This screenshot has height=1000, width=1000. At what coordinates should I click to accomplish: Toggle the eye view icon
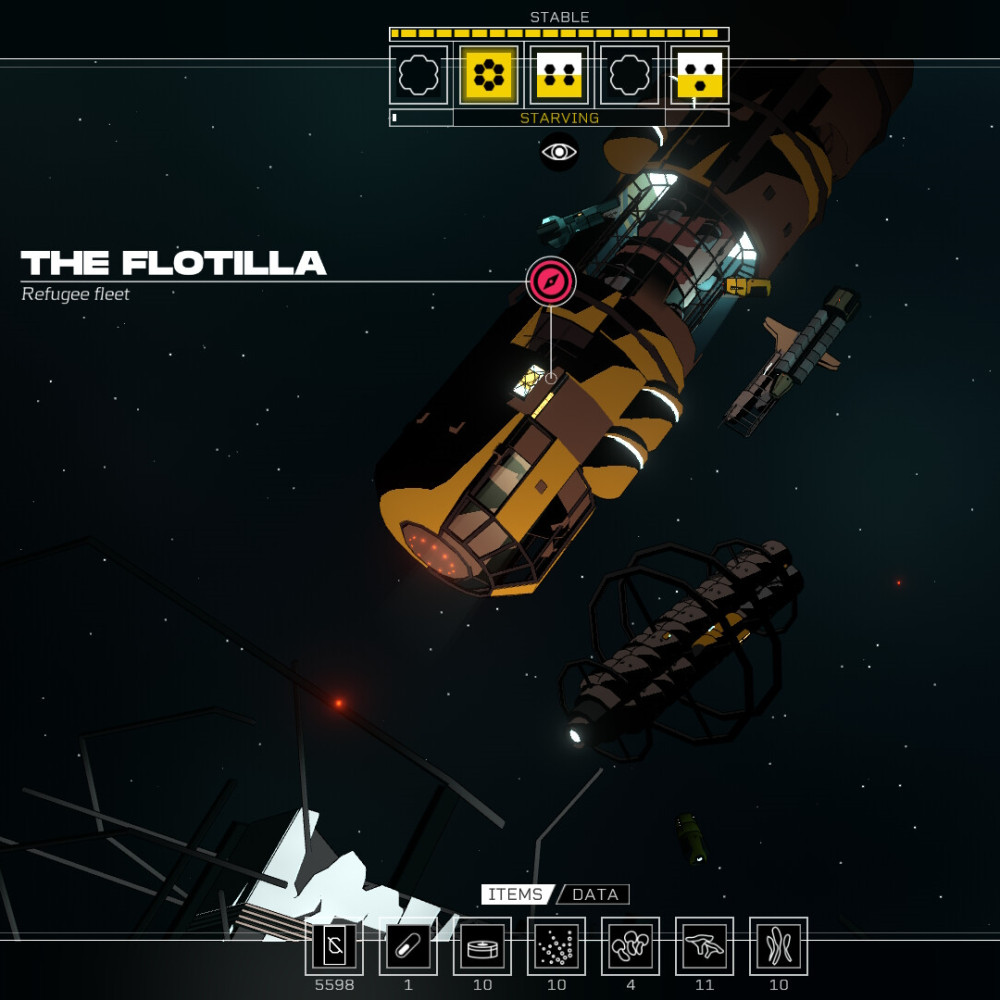pyautogui.click(x=559, y=152)
